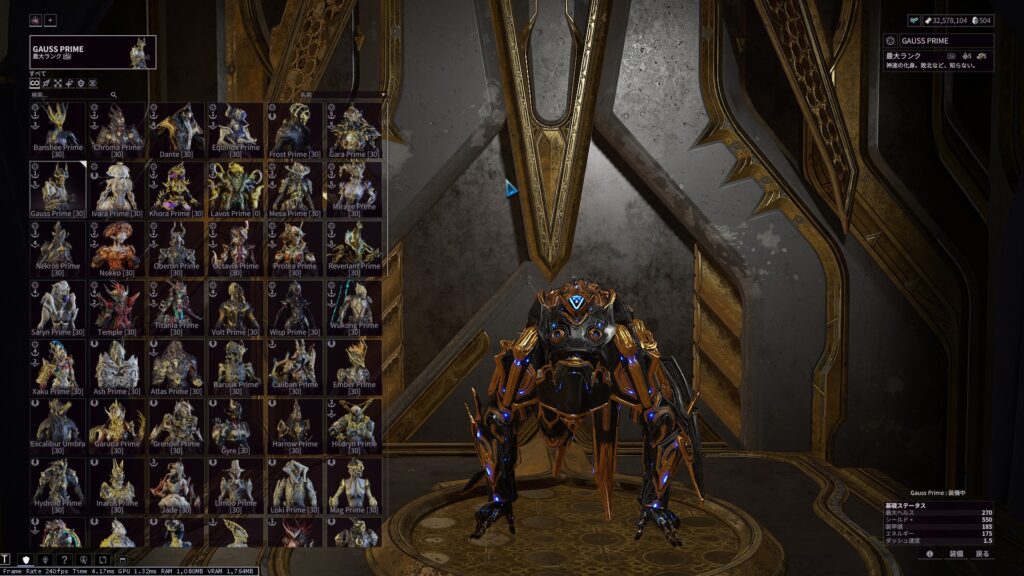Choose the Chroma Prime warframe tile

[x=116, y=129]
